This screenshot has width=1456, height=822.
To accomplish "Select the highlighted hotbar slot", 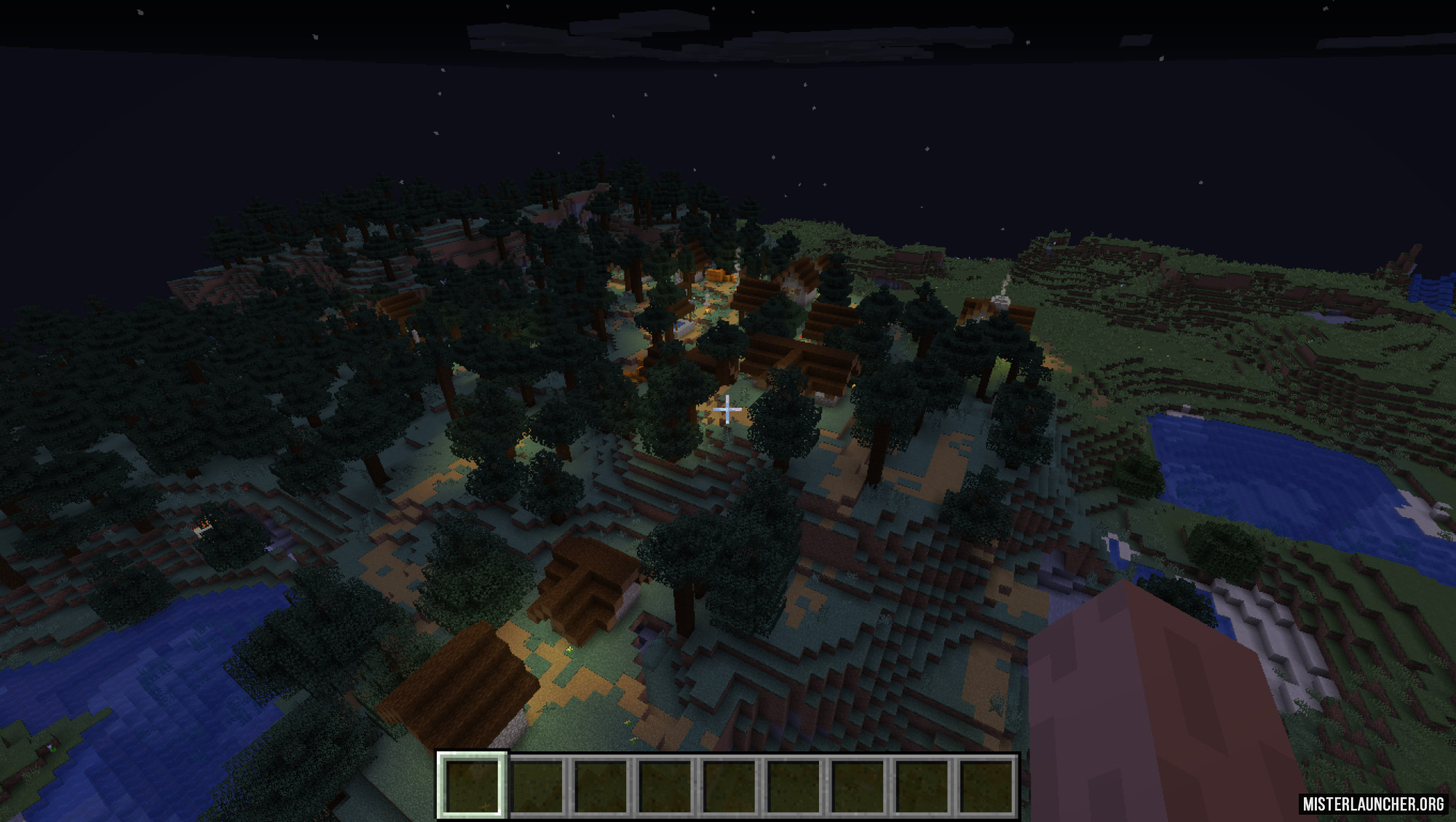I will coord(471,786).
